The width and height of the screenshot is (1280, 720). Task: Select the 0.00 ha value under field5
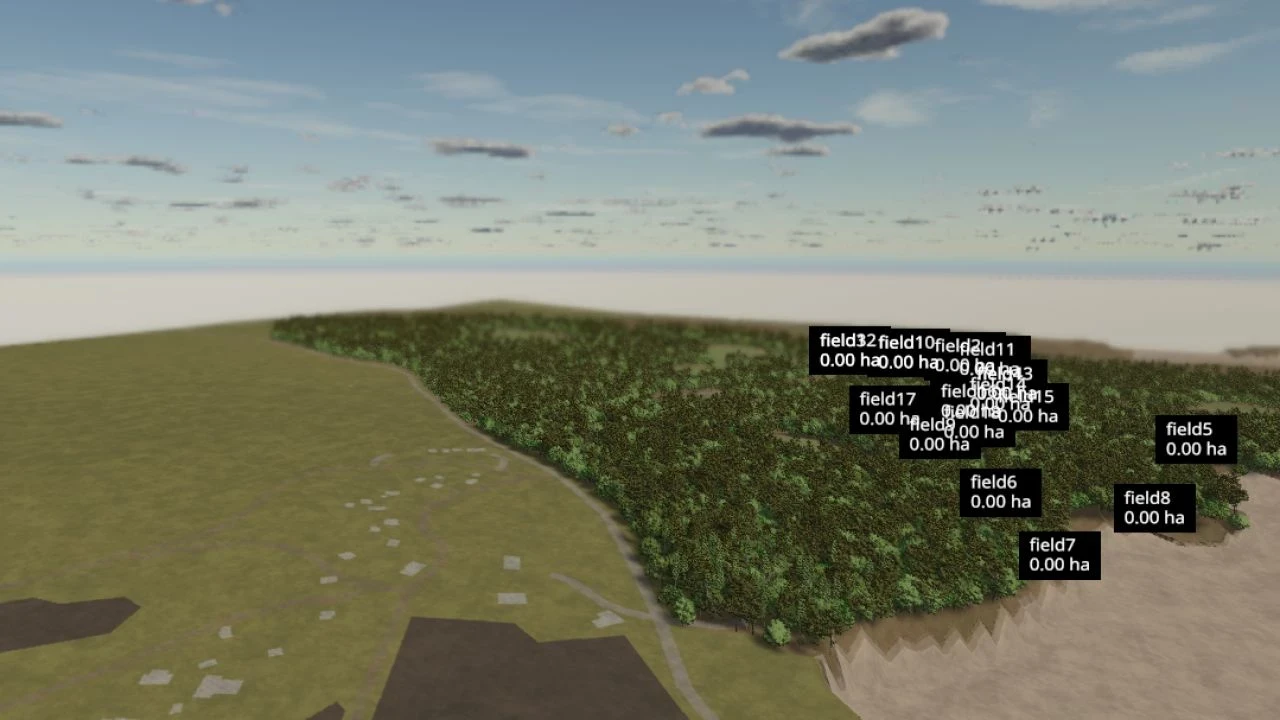click(1195, 450)
